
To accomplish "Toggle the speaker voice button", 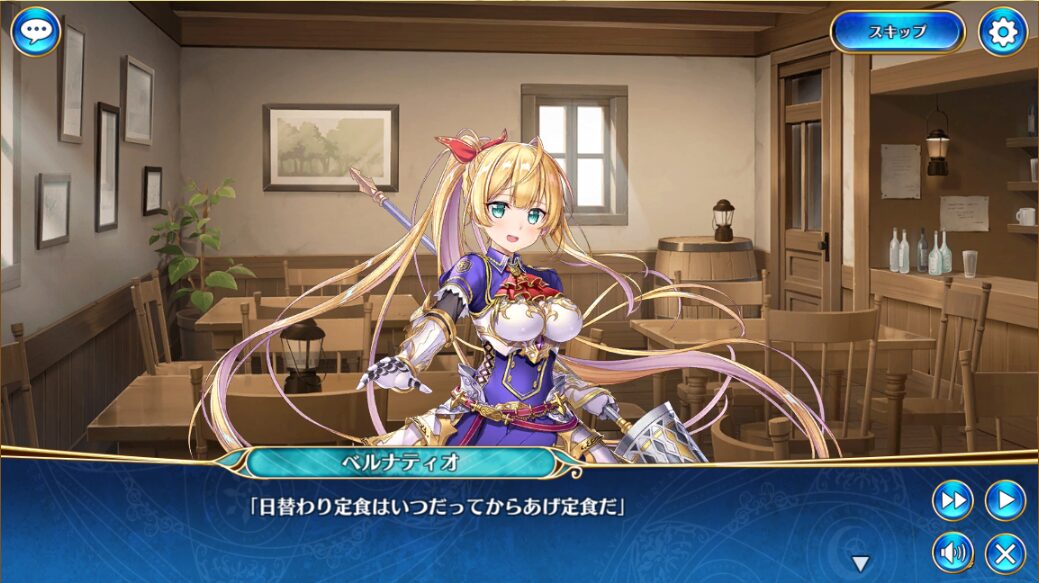I will point(952,552).
